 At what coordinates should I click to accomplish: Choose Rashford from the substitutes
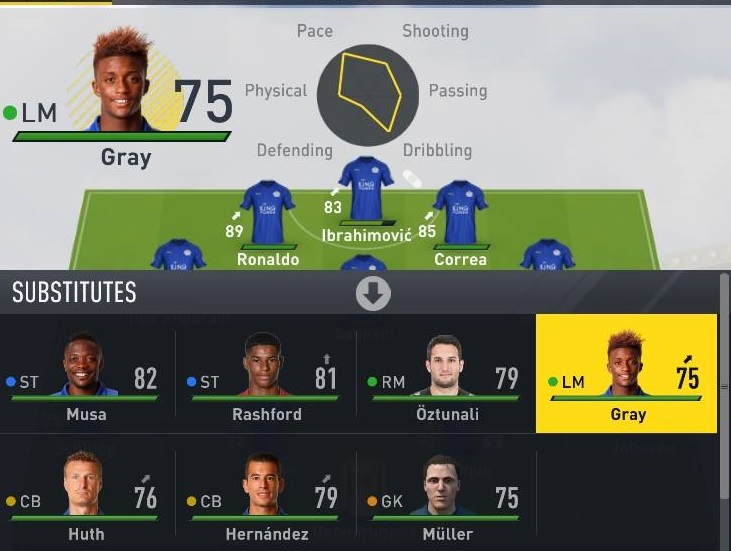pos(266,374)
